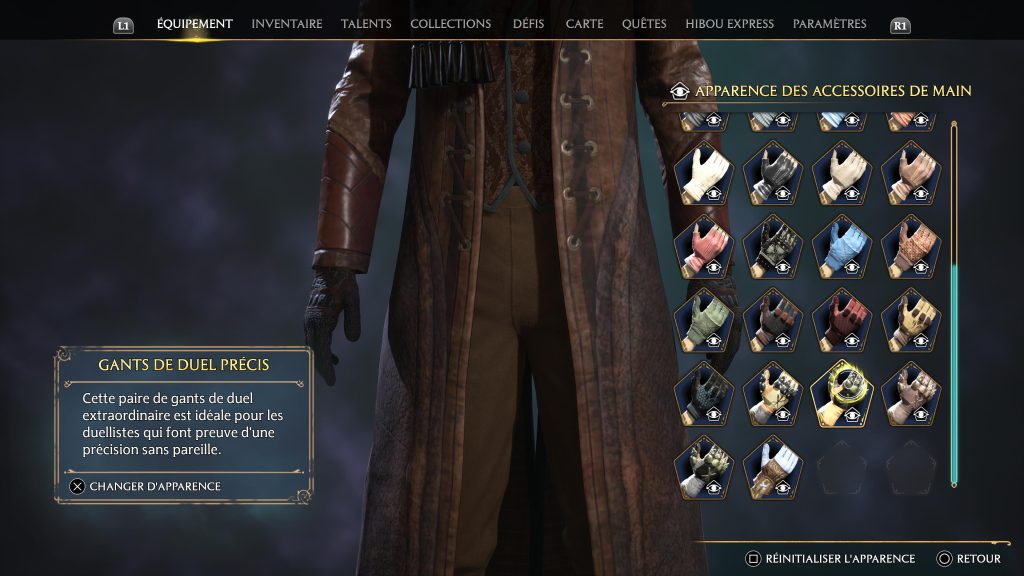Screen dimensions: 1024x576
Task: Pick the green gloves appearance
Action: coord(703,319)
